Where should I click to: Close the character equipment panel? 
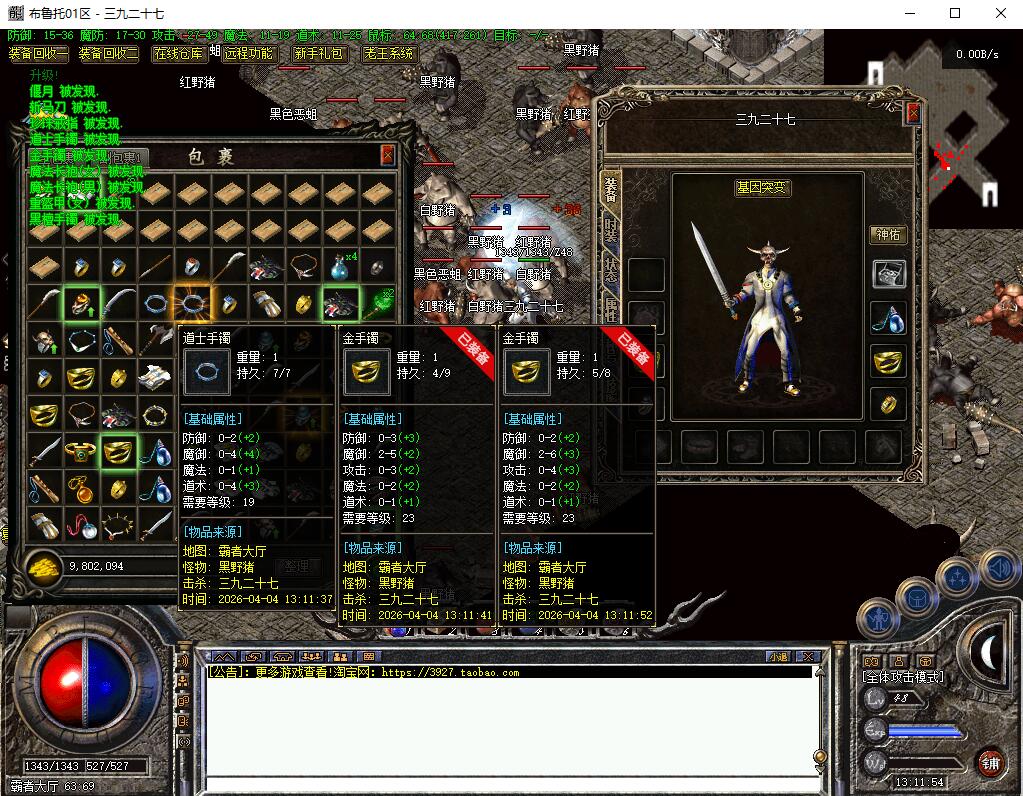pos(912,113)
